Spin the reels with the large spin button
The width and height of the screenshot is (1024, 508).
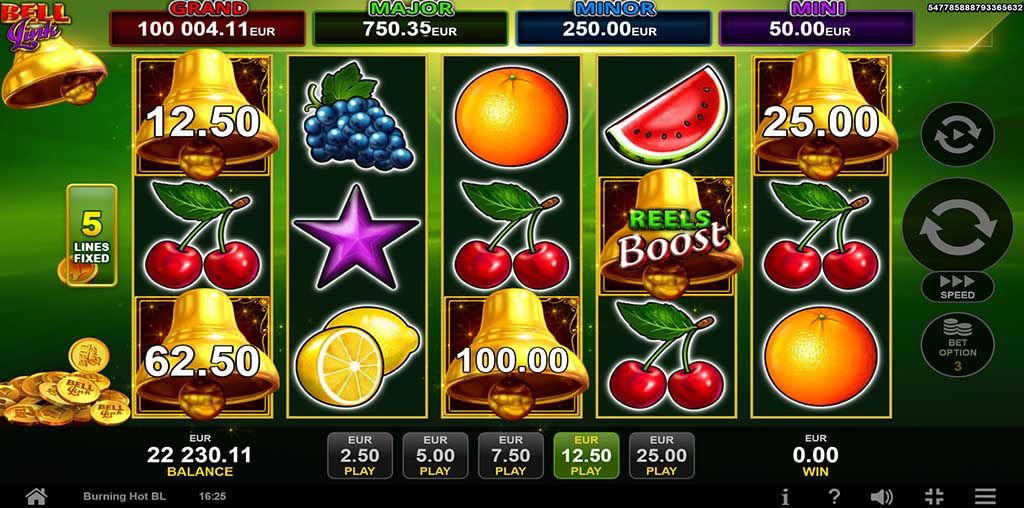[957, 226]
